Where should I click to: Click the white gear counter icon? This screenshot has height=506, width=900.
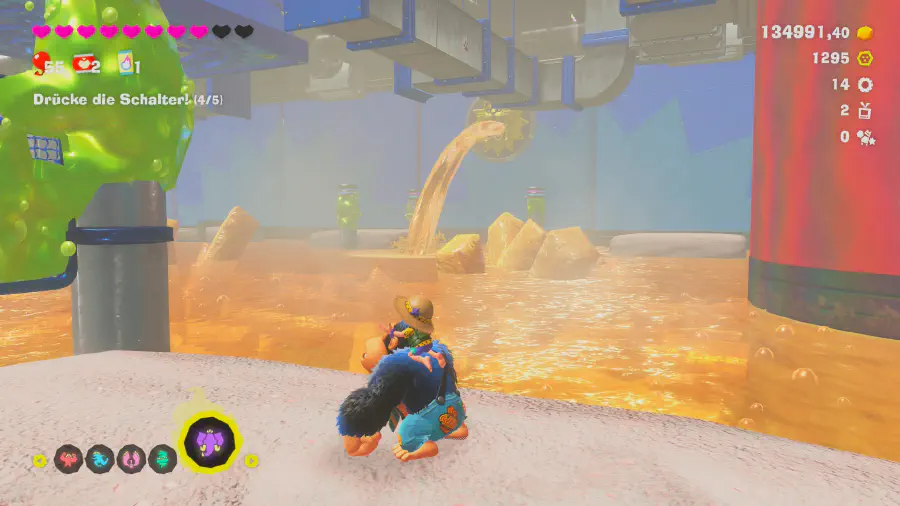tap(865, 85)
